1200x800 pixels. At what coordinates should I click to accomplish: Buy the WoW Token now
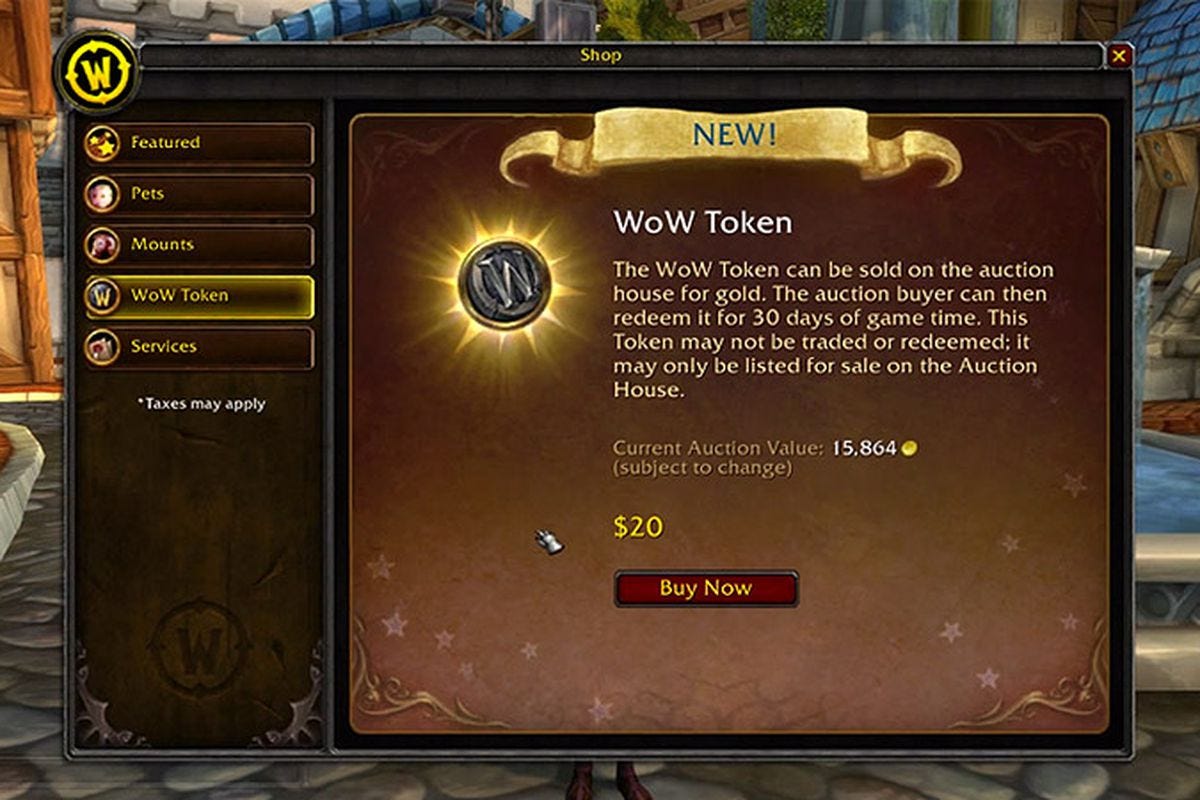pyautogui.click(x=705, y=589)
